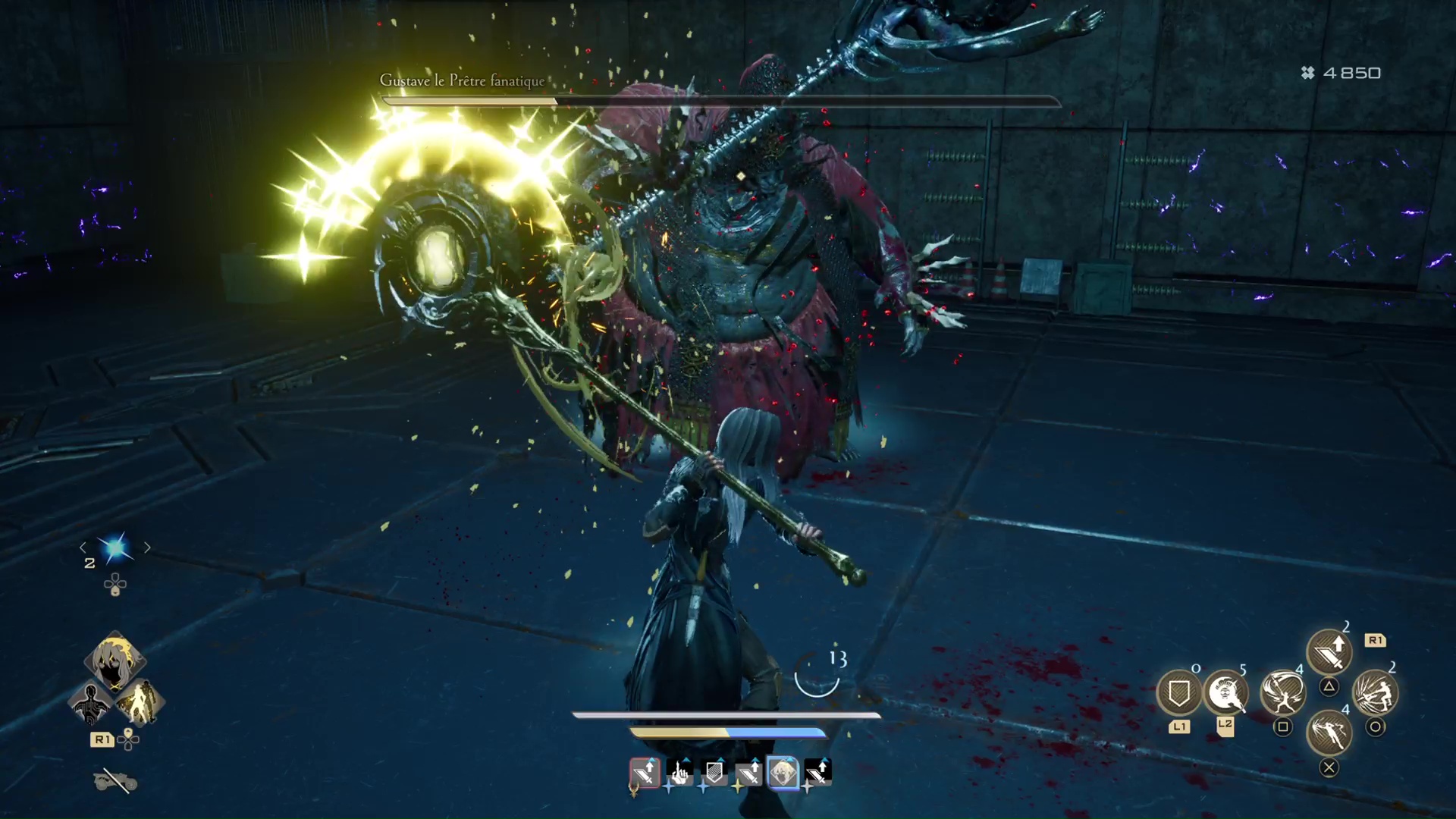Cycle to the previous quick item arrow

[x=83, y=548]
